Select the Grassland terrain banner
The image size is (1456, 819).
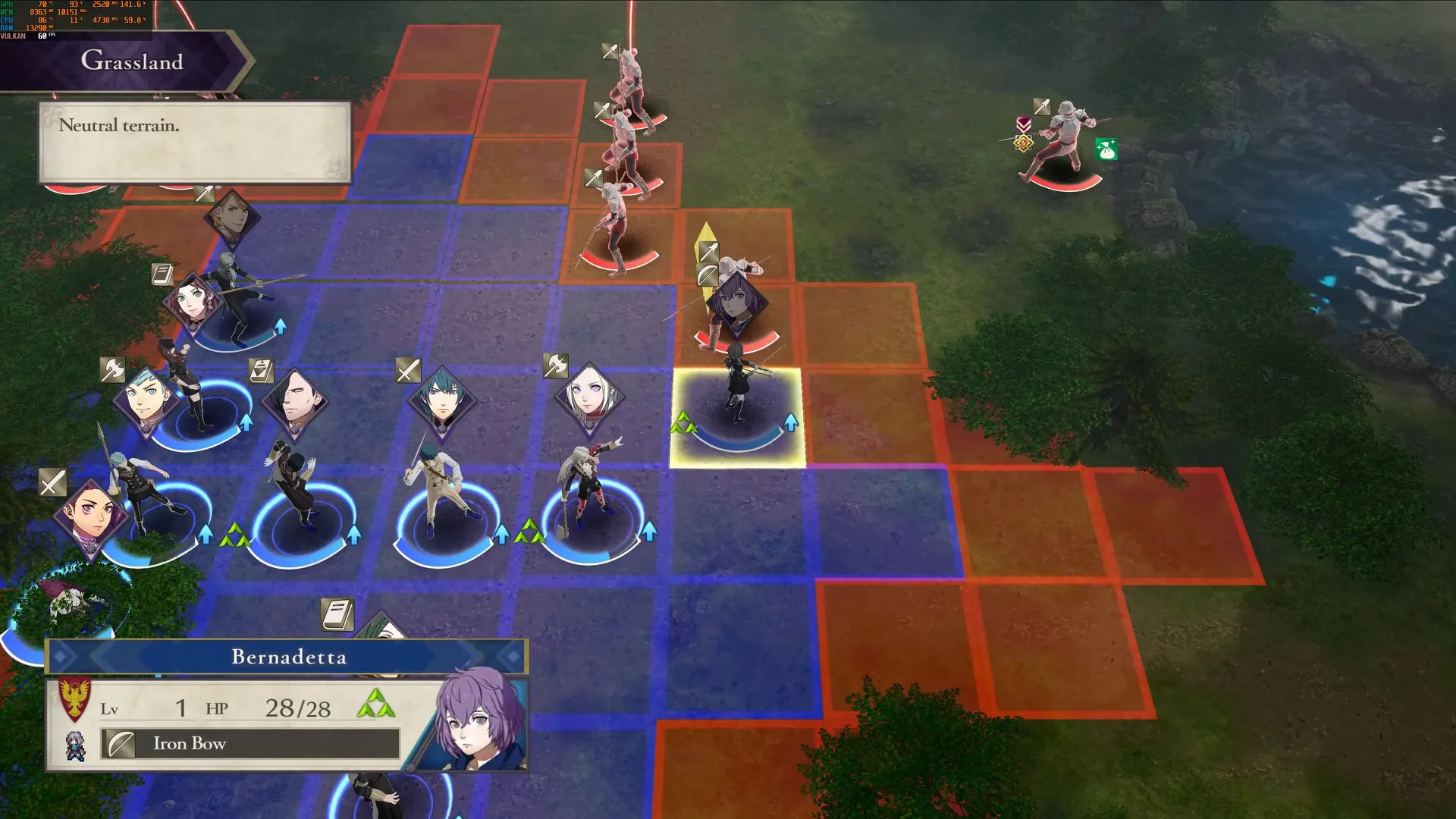(133, 62)
